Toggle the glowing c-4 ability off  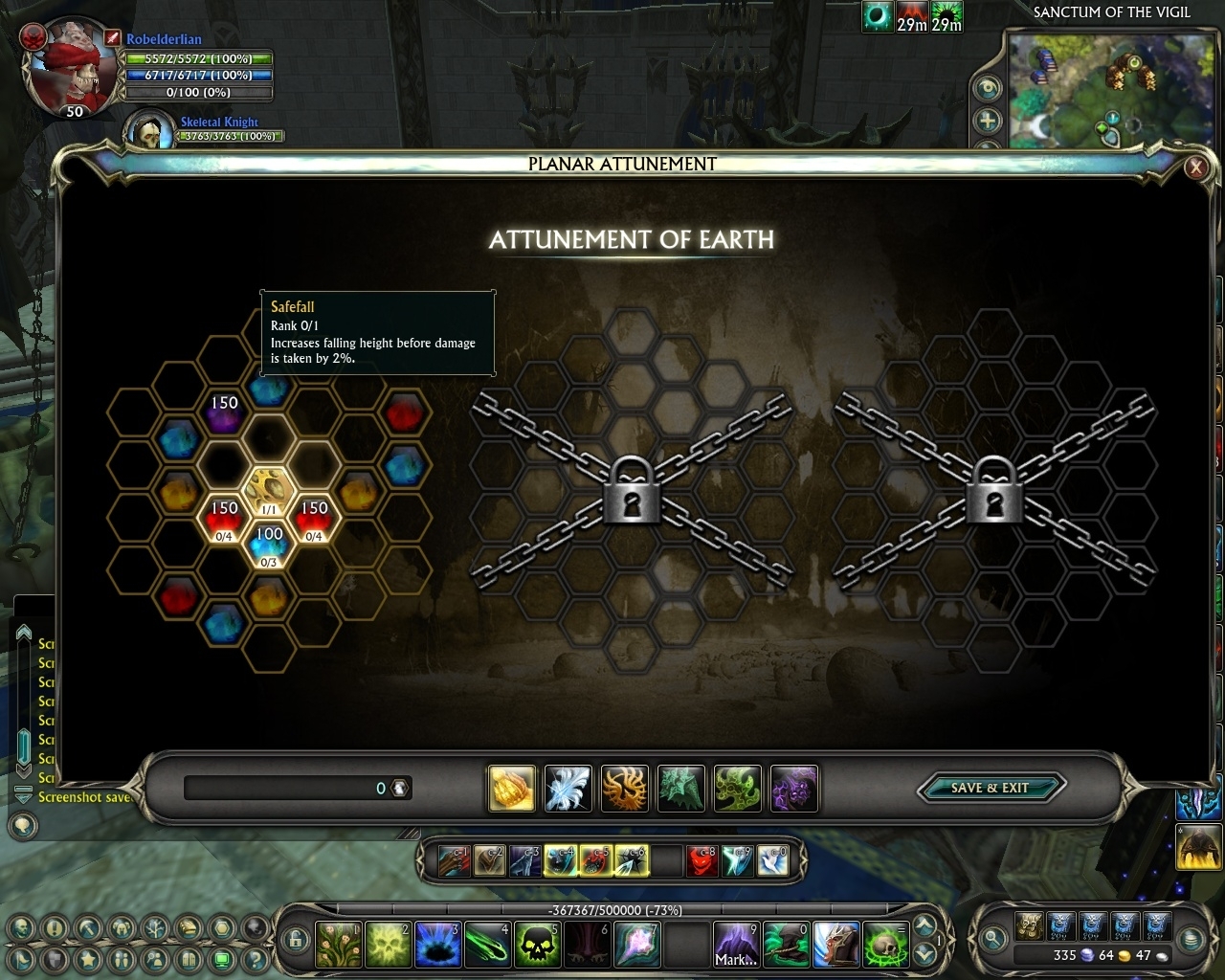tap(558, 861)
